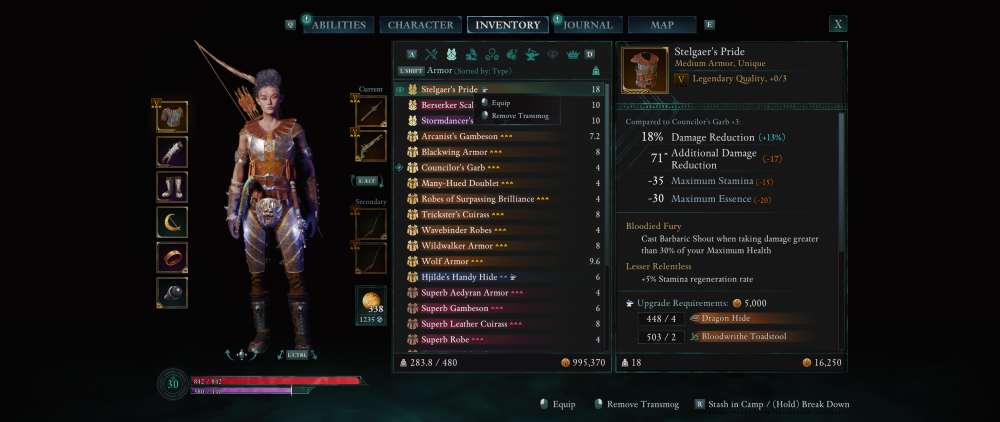Show the Map tab
The image size is (1000, 422).
[x=662, y=25]
